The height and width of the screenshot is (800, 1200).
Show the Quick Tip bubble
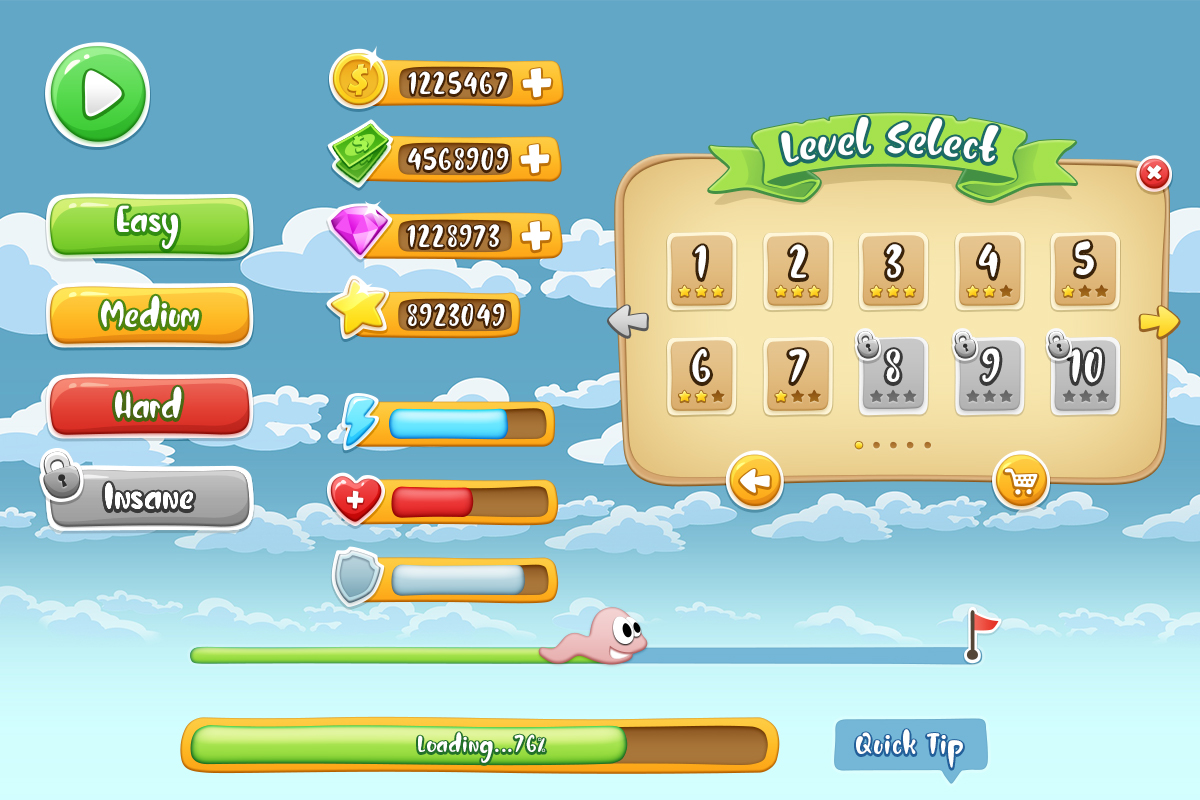[910, 746]
